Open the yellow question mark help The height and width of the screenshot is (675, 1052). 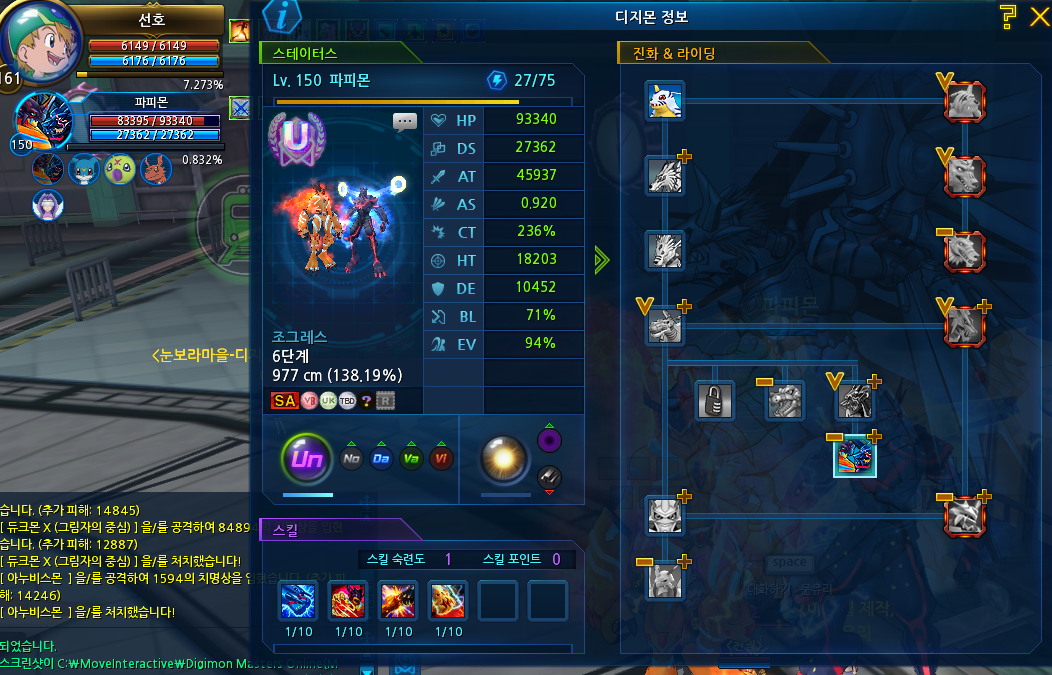[x=1008, y=16]
